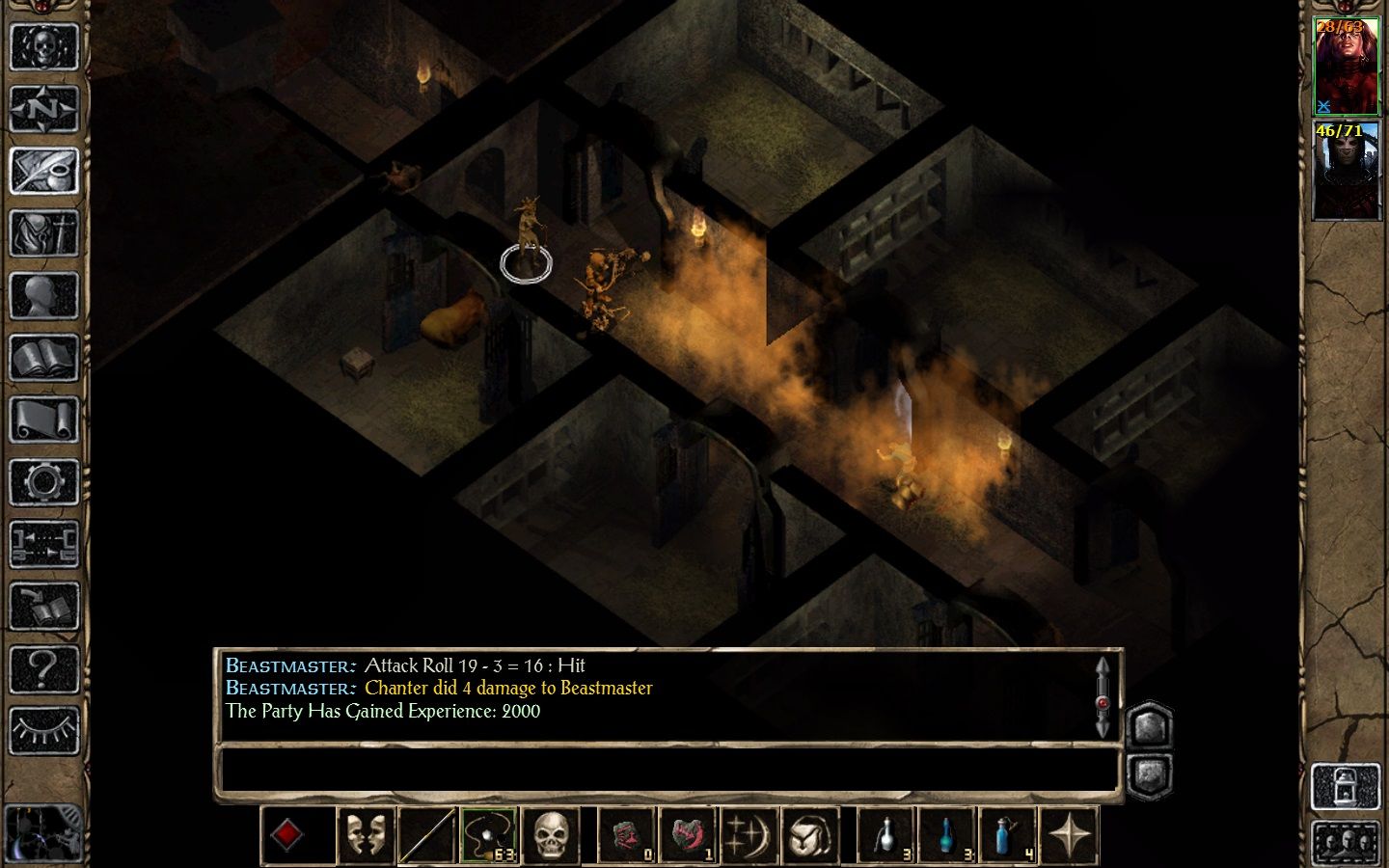Select the second dark-hooded character portrait
The image size is (1389, 868).
tap(1347, 172)
